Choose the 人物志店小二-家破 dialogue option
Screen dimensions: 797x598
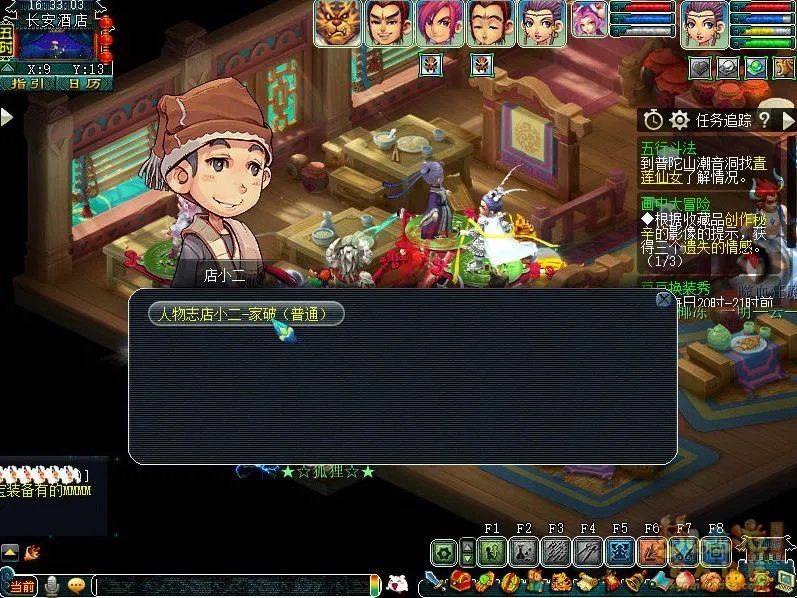(x=246, y=314)
